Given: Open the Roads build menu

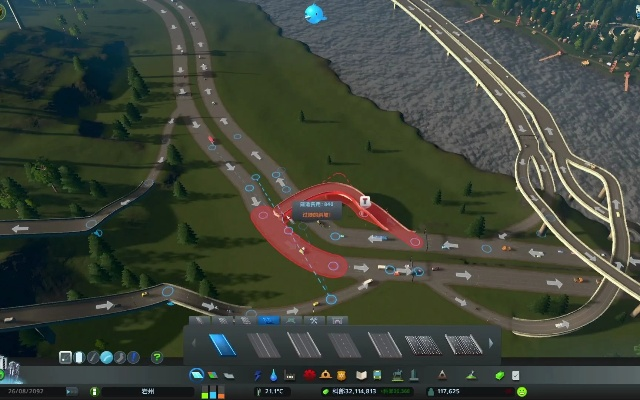Looking at the screenshot, I should (197, 374).
